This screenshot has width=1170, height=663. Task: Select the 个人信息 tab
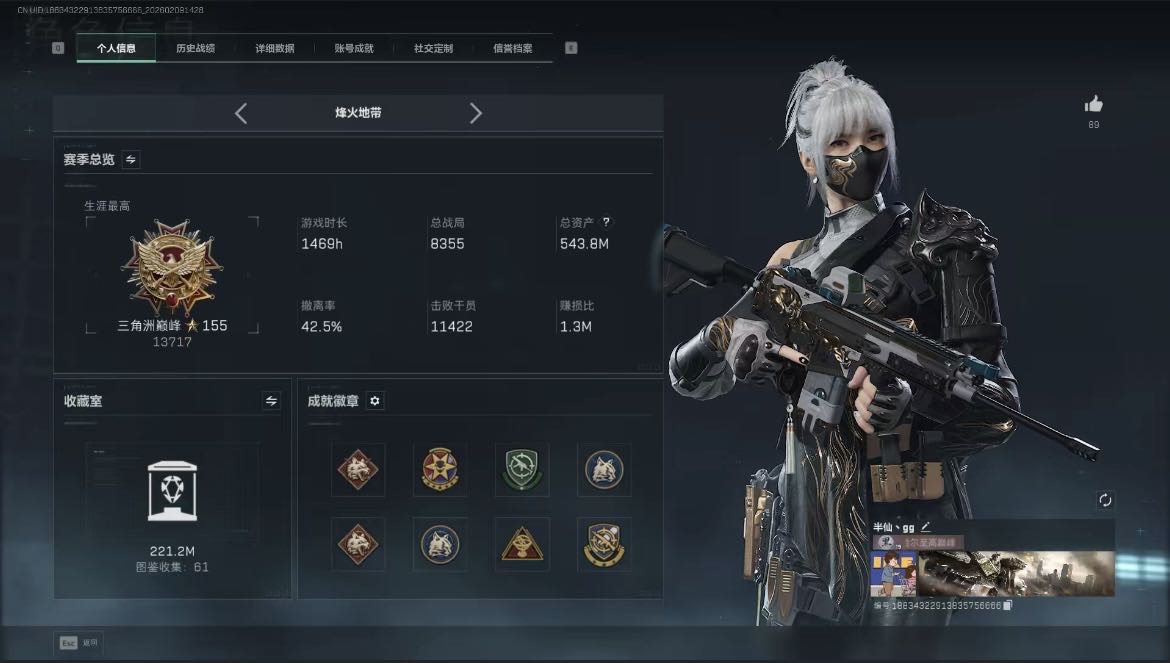point(116,48)
